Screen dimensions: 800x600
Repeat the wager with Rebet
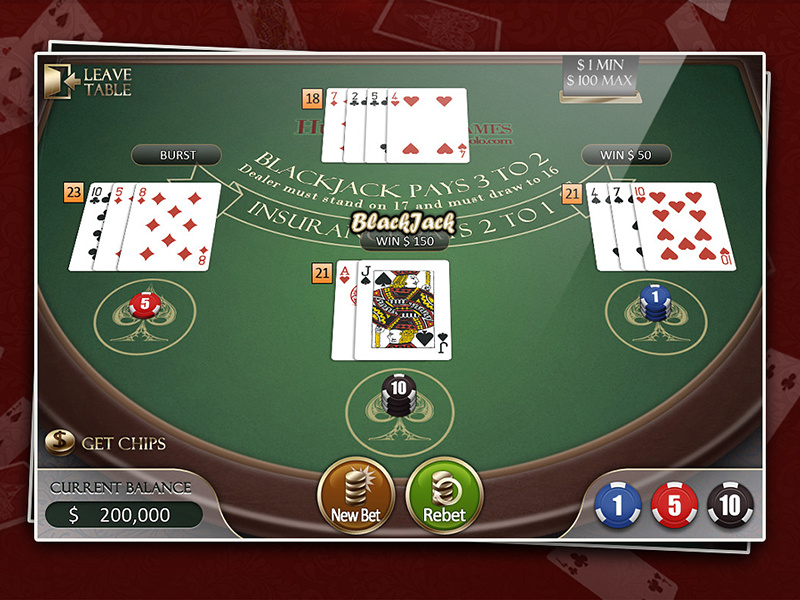tap(445, 495)
